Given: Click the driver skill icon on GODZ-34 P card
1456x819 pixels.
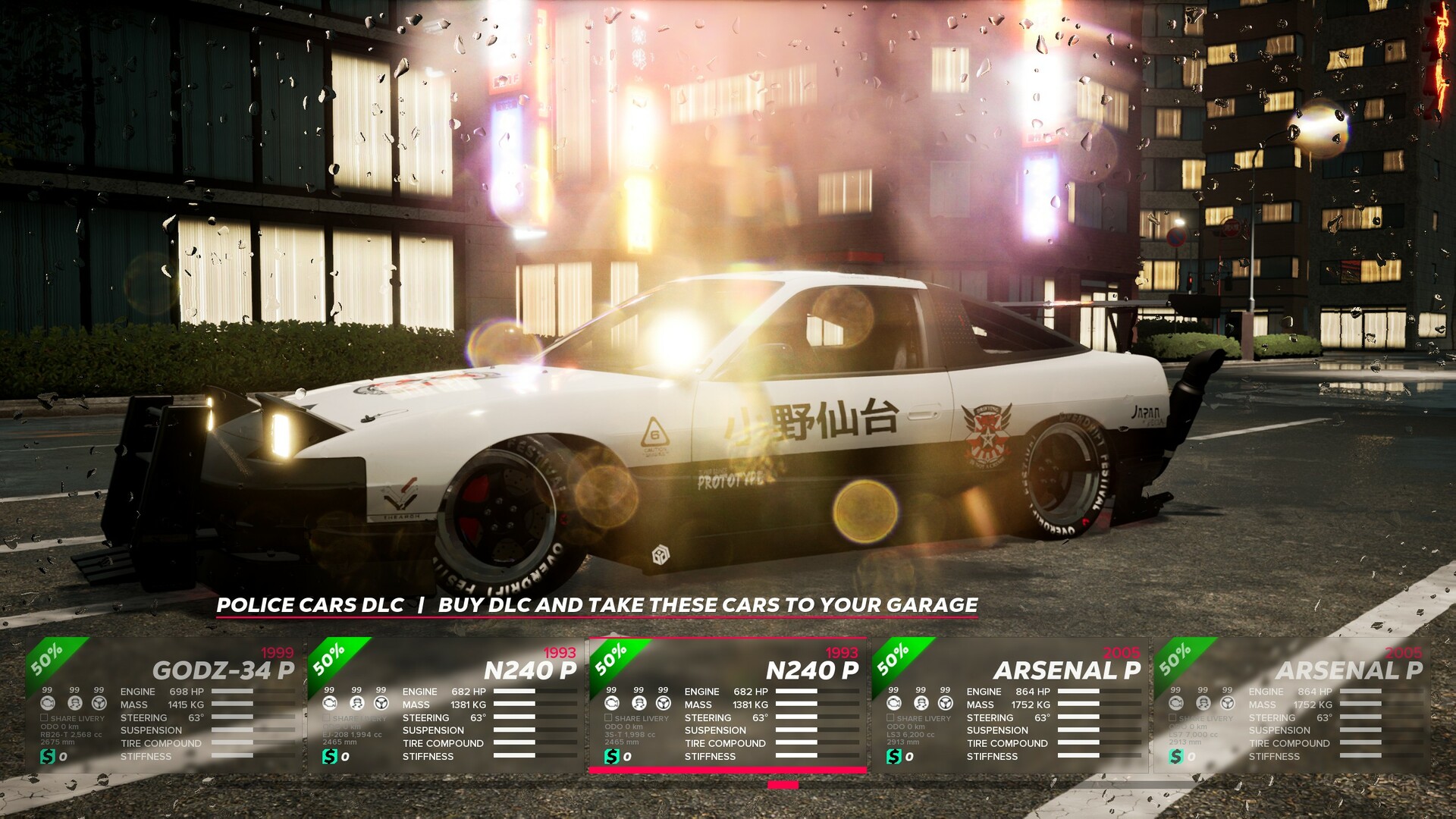Looking at the screenshot, I should [74, 704].
